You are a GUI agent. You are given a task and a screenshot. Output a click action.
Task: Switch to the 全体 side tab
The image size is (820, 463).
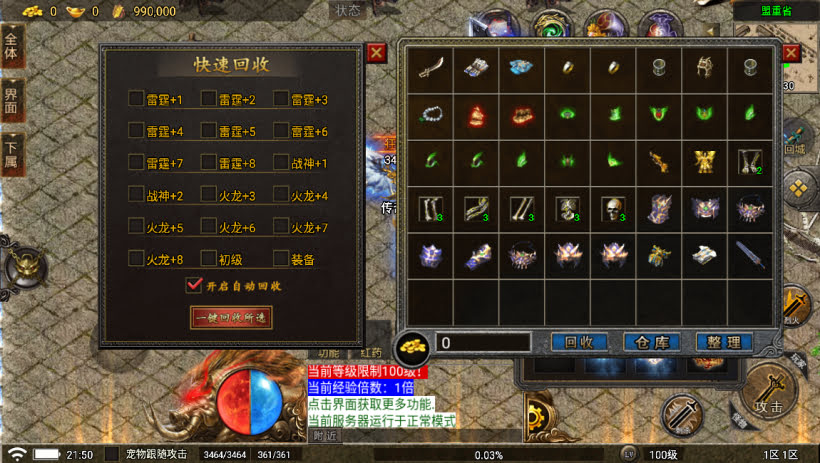[x=12, y=50]
